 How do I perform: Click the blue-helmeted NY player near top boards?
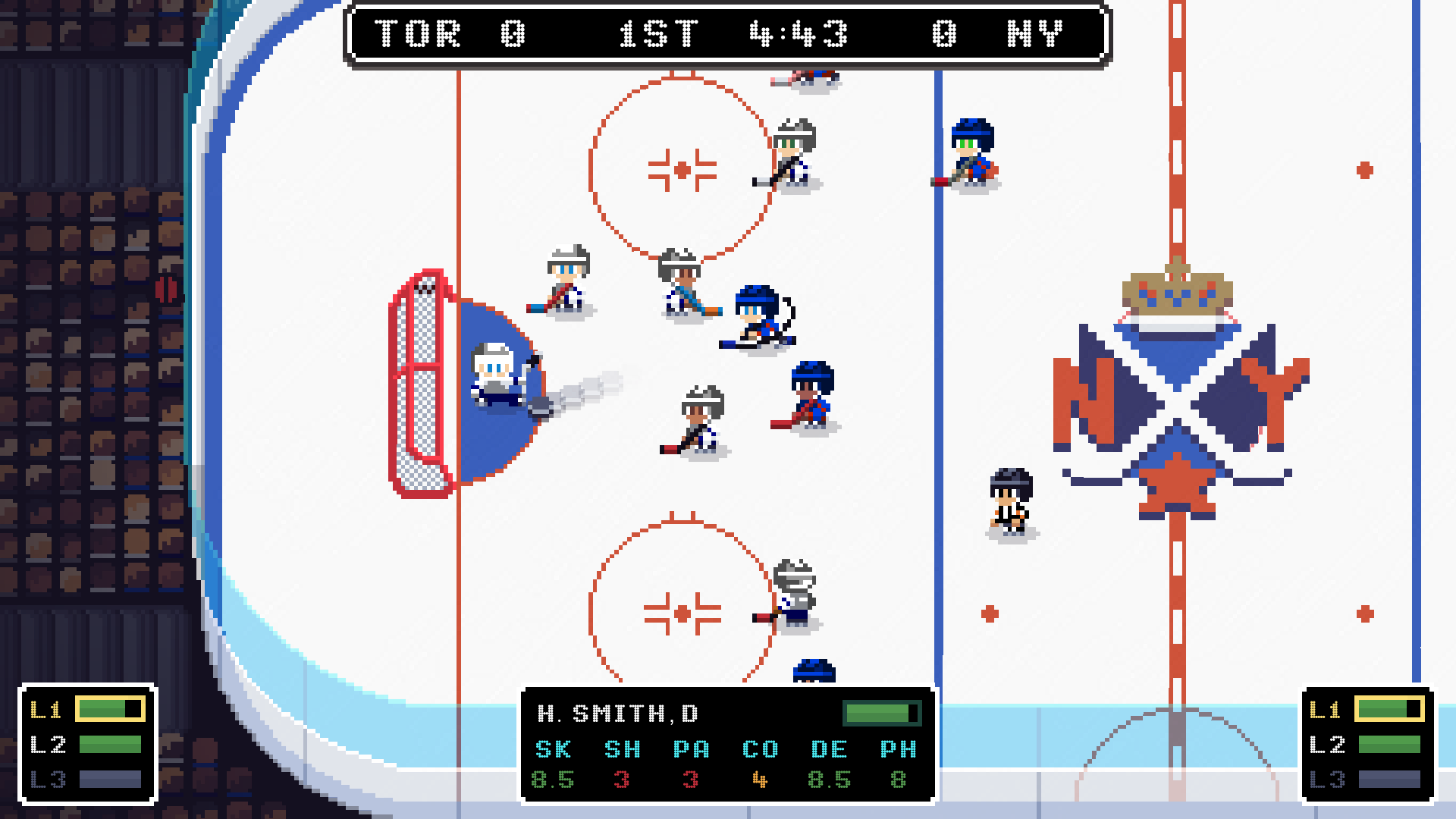click(971, 148)
